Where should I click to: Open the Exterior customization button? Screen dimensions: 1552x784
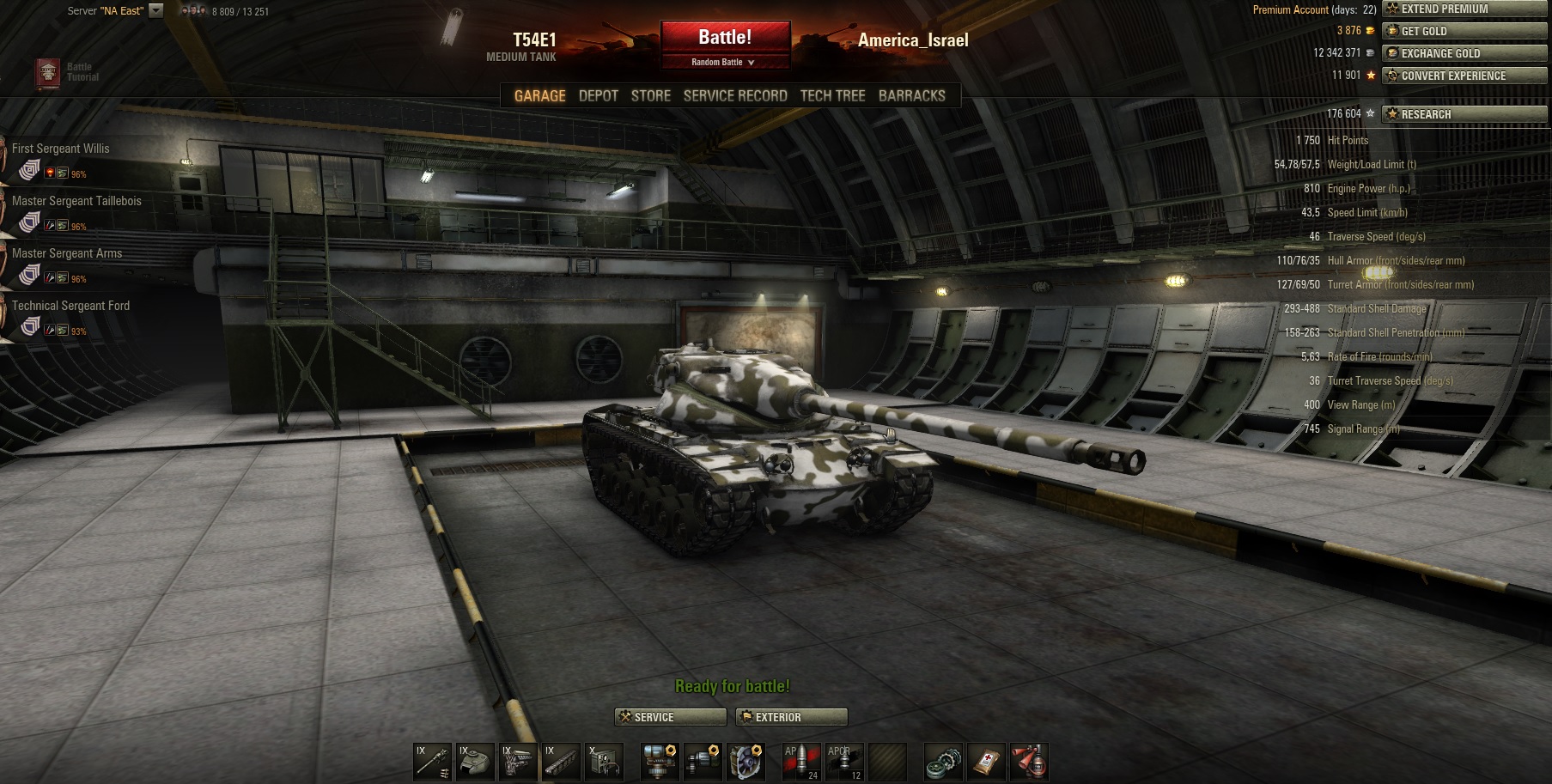[791, 717]
